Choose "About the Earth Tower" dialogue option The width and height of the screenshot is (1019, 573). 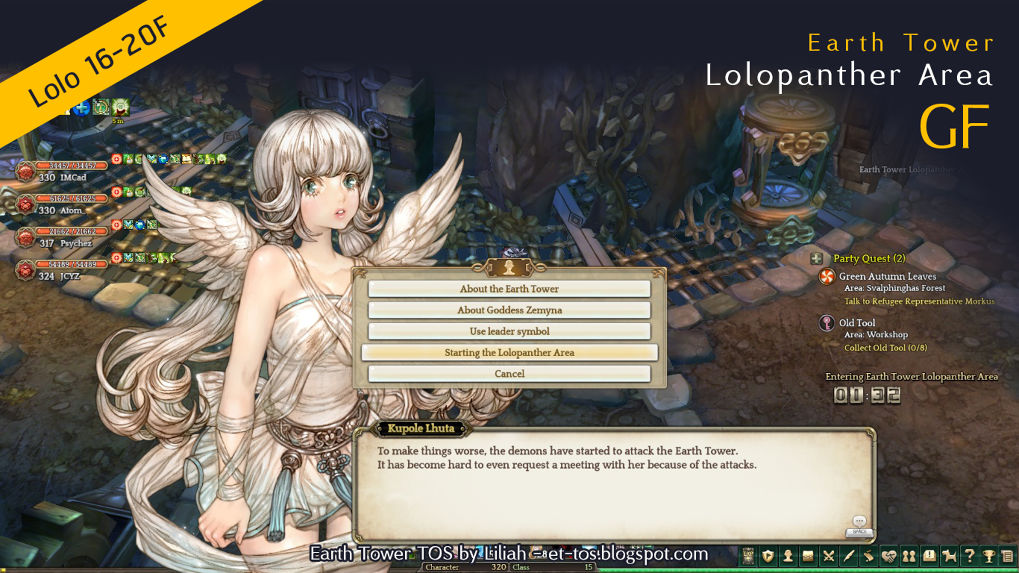tap(509, 289)
